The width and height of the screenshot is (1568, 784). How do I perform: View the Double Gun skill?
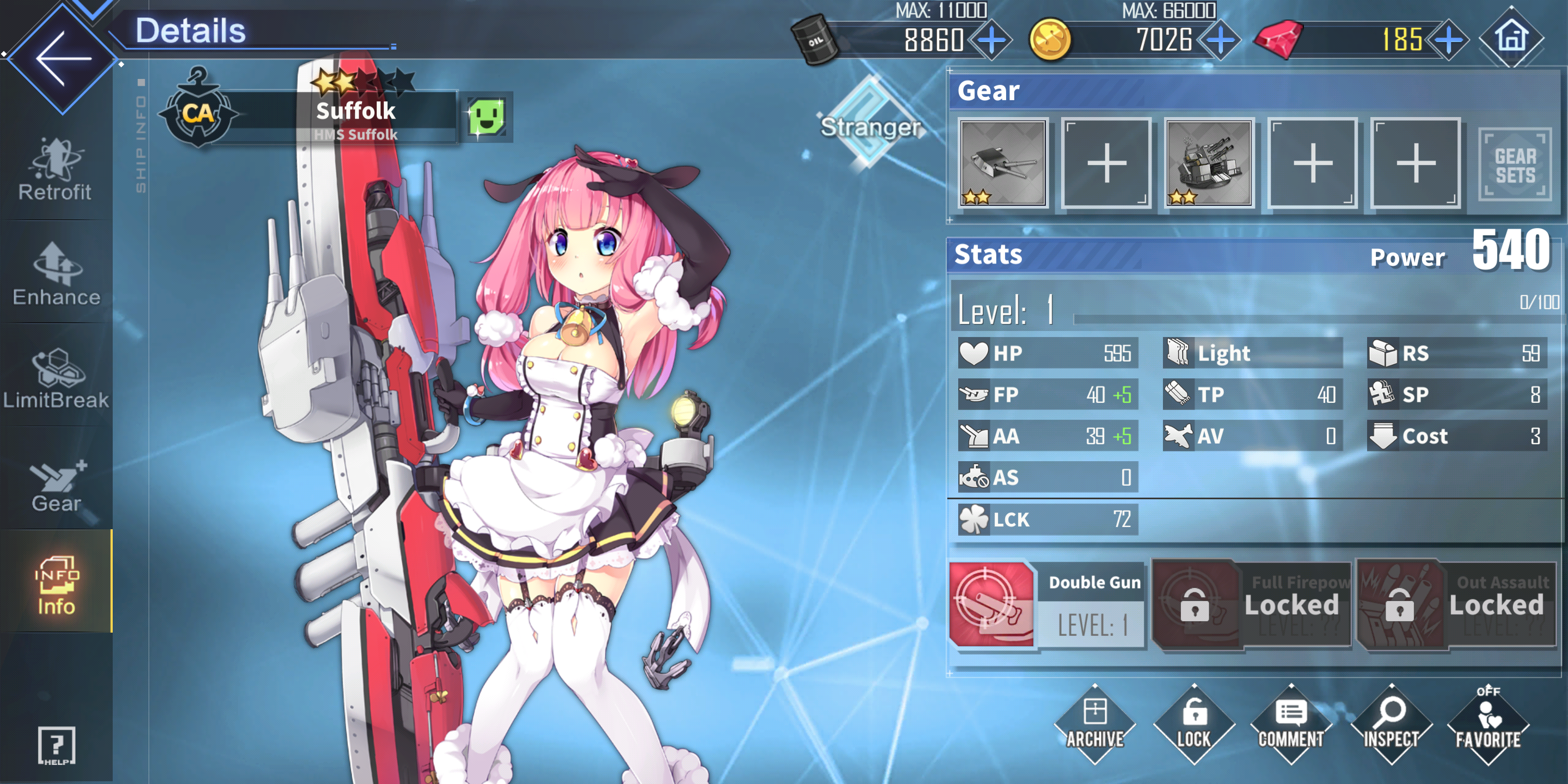[x=991, y=604]
